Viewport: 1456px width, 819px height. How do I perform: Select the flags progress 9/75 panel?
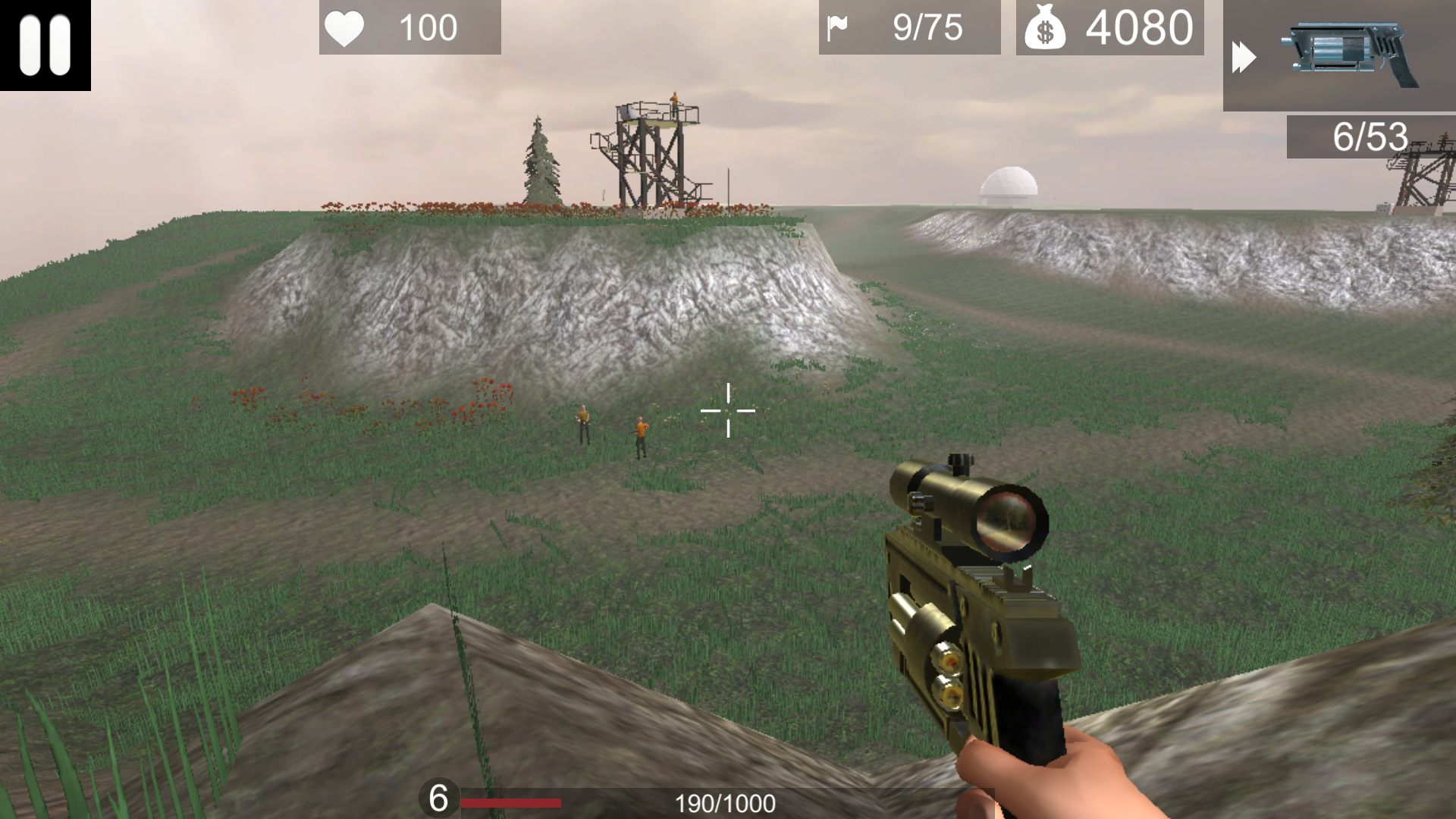pyautogui.click(x=908, y=28)
